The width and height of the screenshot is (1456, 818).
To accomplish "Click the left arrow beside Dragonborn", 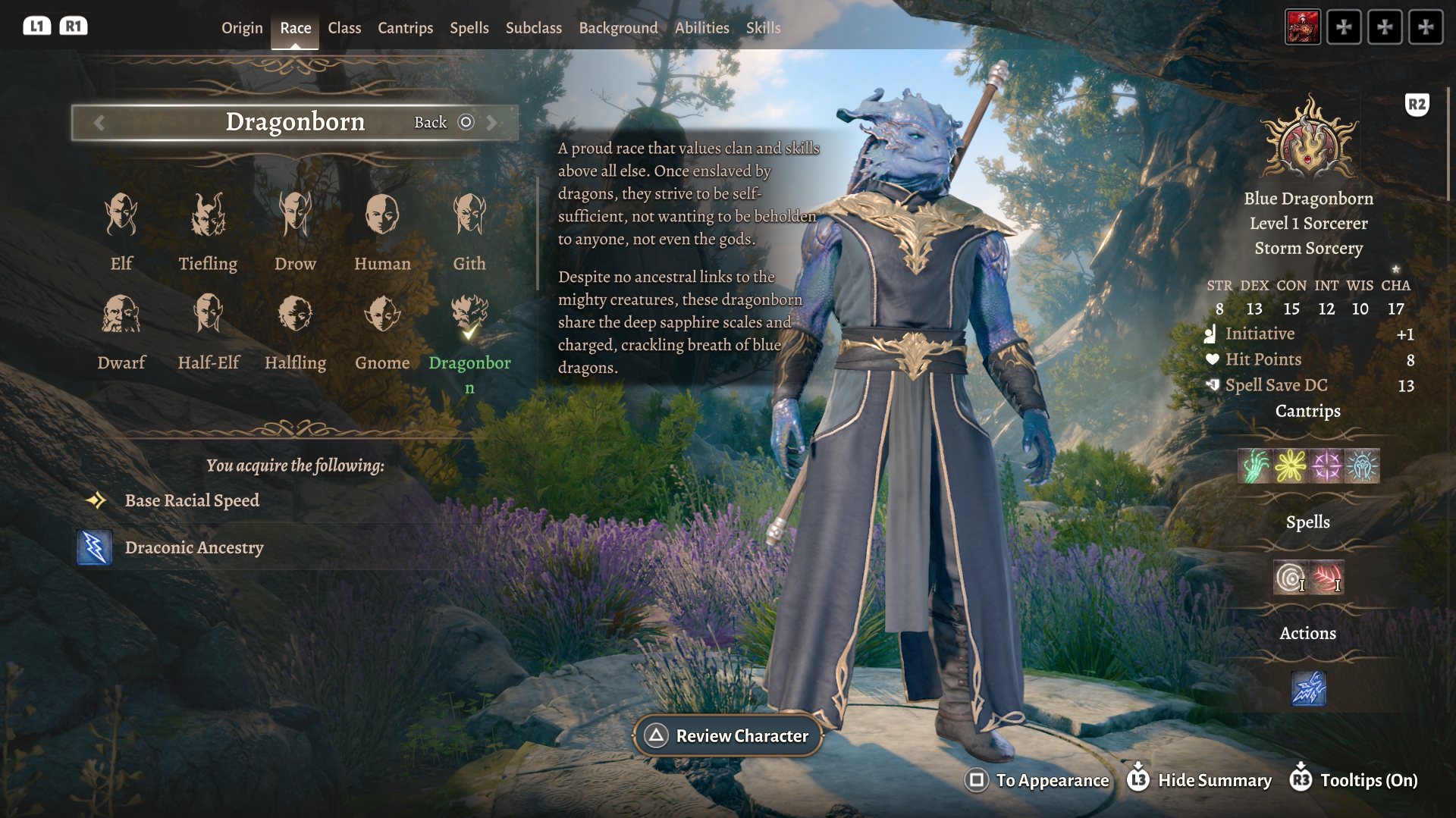I will [99, 123].
